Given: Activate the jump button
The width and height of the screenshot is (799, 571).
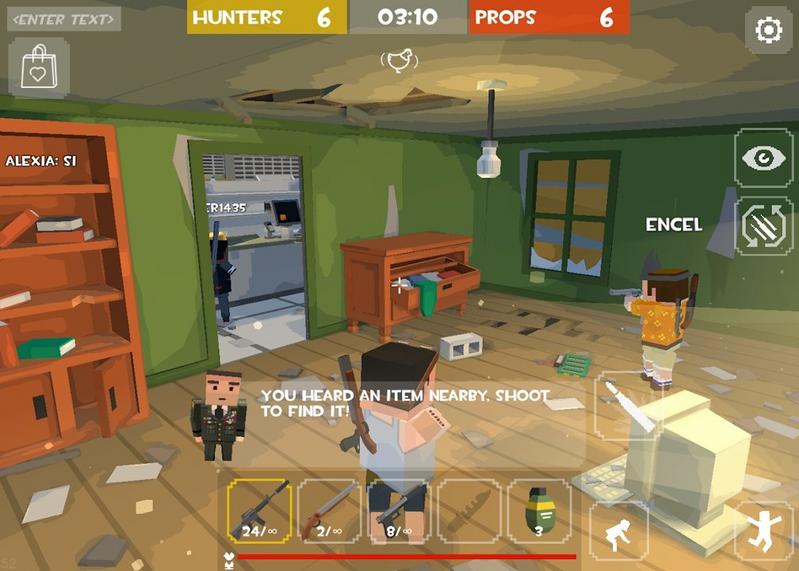Looking at the screenshot, I should pos(764,530).
